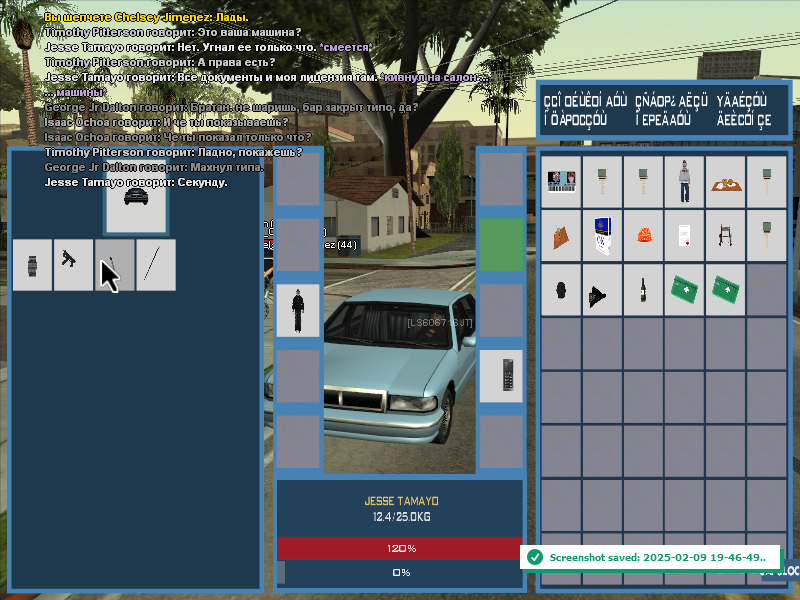Pick the blue cigarette pack
This screenshot has width=800, height=600.
point(602,236)
